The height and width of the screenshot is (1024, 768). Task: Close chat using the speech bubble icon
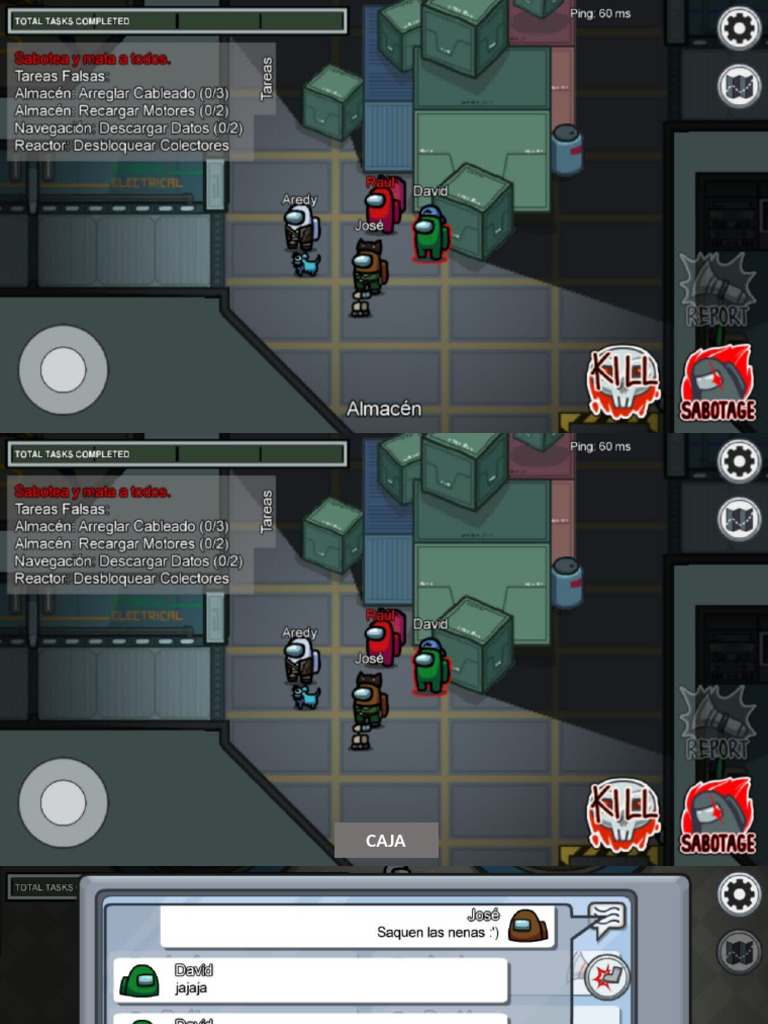606,918
